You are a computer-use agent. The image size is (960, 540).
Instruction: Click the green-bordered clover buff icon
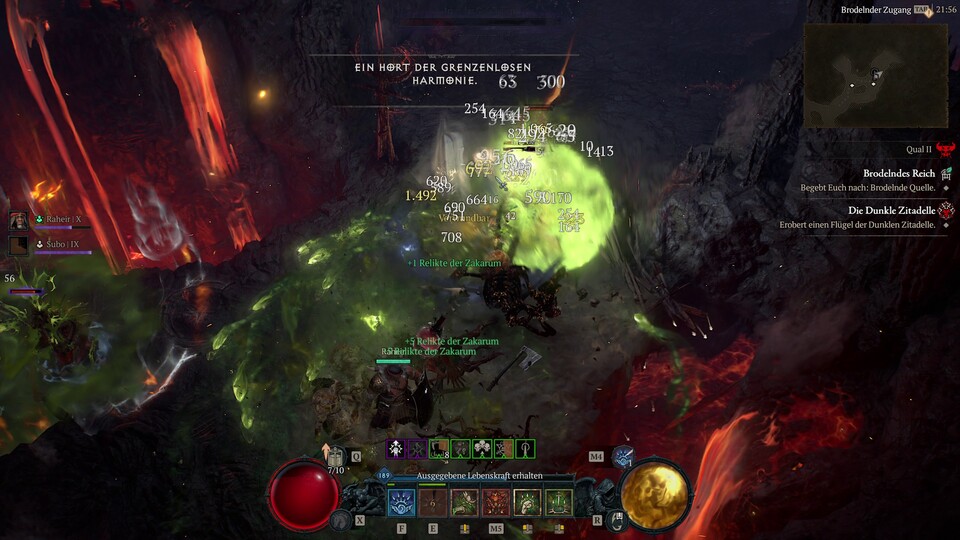point(482,449)
